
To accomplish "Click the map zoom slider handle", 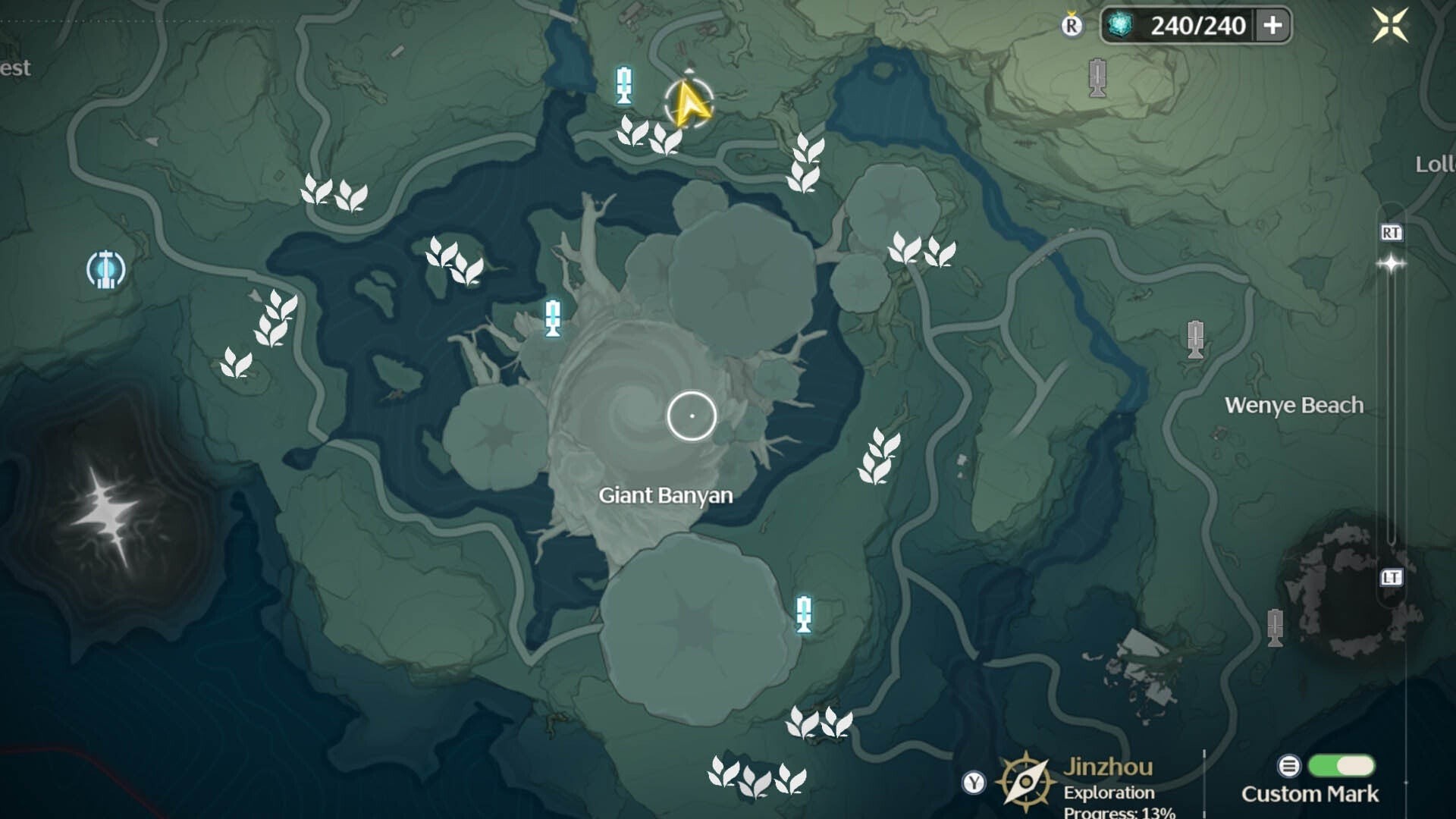I will (x=1391, y=264).
